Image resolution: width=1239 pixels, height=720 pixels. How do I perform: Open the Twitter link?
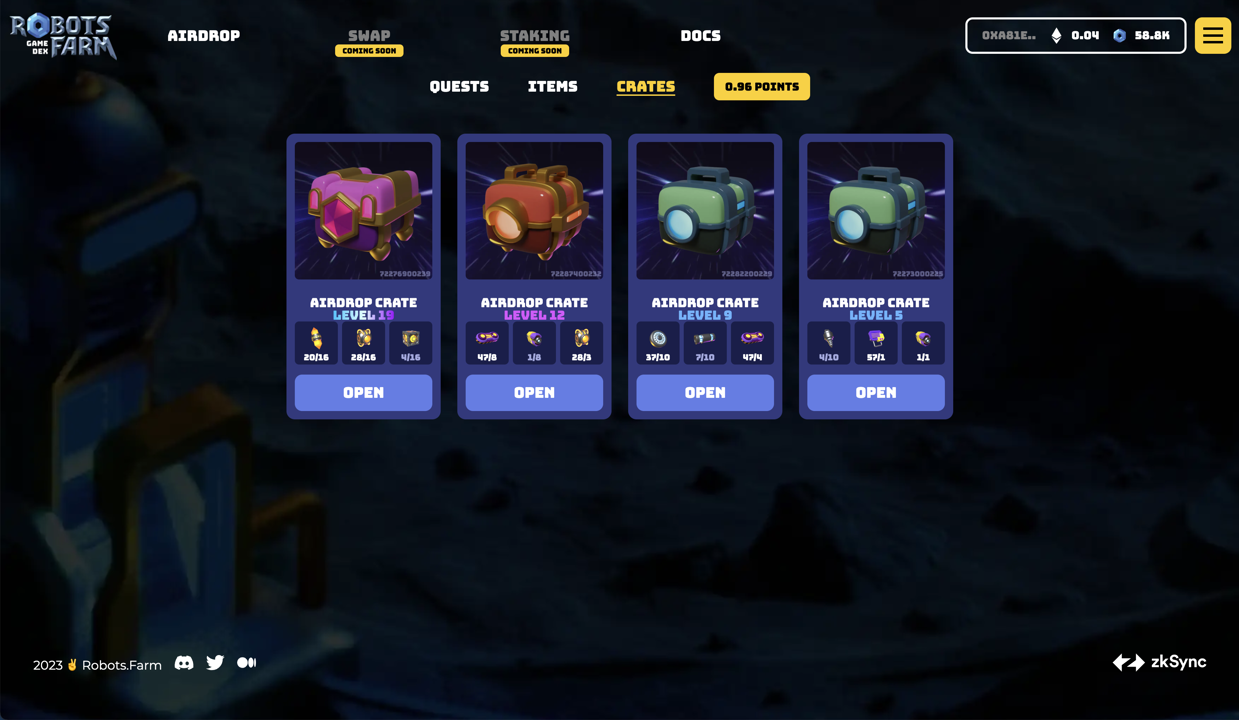pos(215,663)
